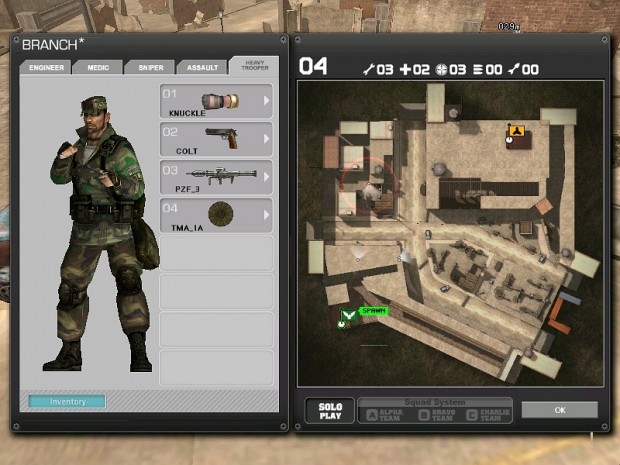Confirm selection with OK button
This screenshot has height=465, width=620.
click(559, 410)
